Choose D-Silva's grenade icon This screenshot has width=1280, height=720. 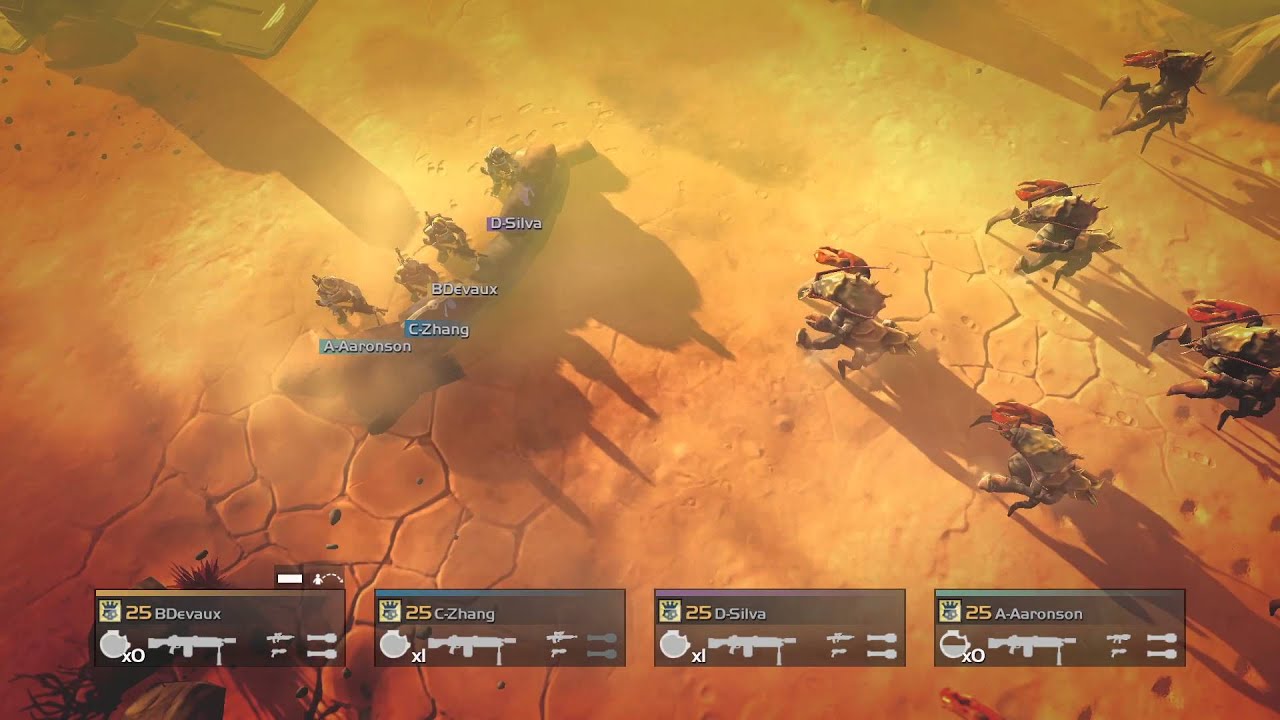coord(673,645)
